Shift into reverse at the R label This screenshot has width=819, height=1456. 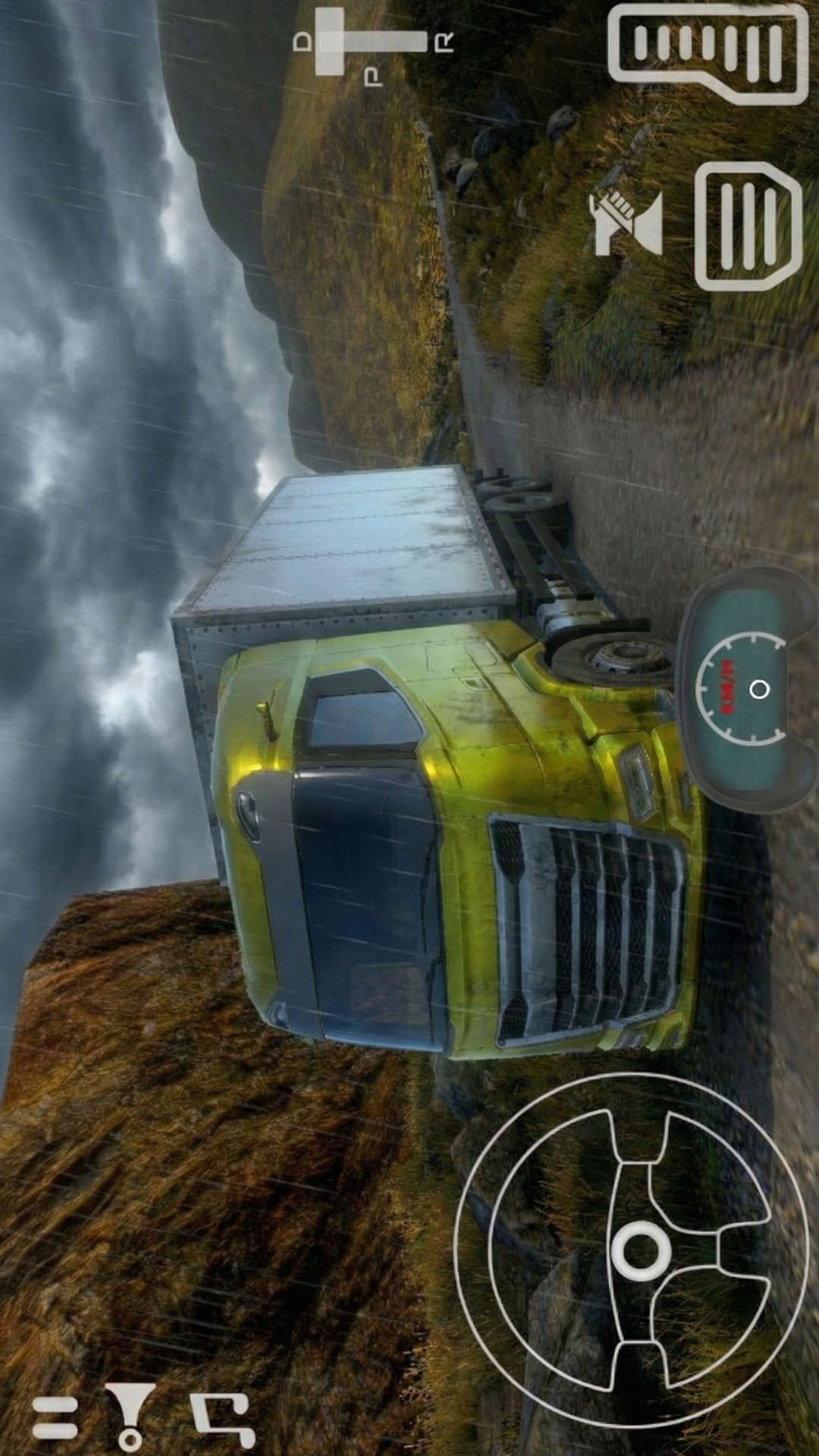444,42
